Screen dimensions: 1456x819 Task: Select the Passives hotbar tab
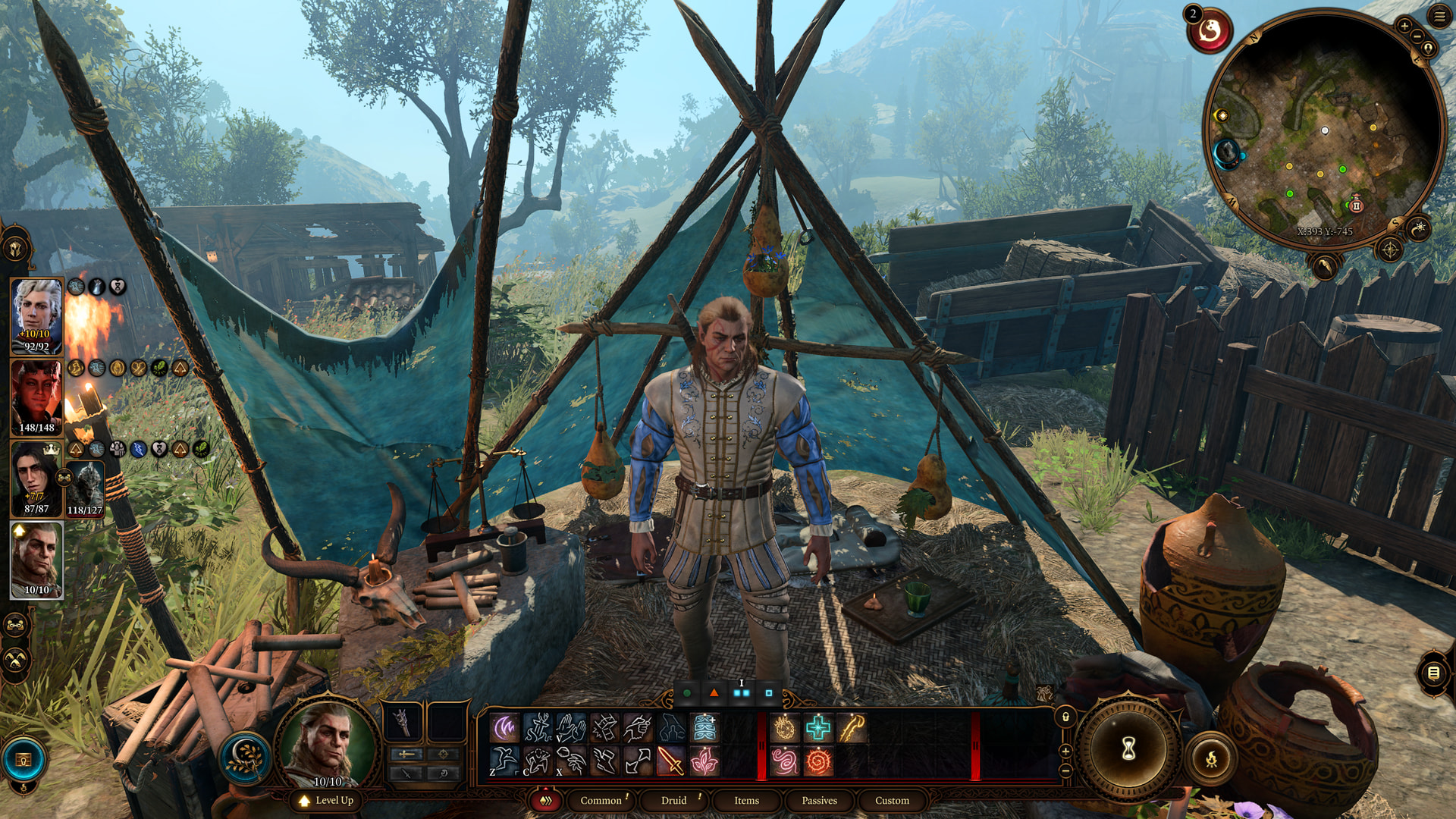click(819, 801)
